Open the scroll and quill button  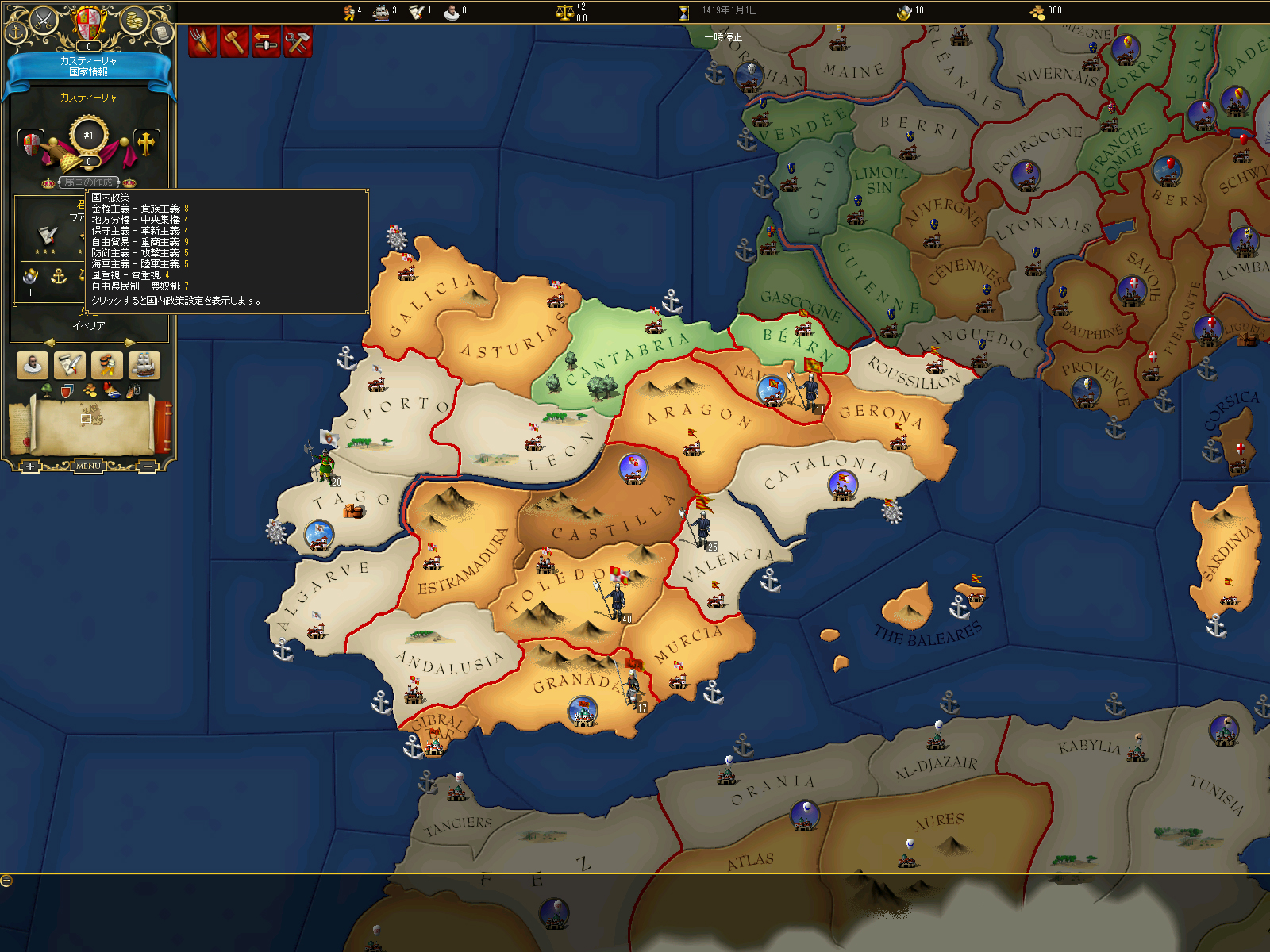pyautogui.click(x=70, y=365)
